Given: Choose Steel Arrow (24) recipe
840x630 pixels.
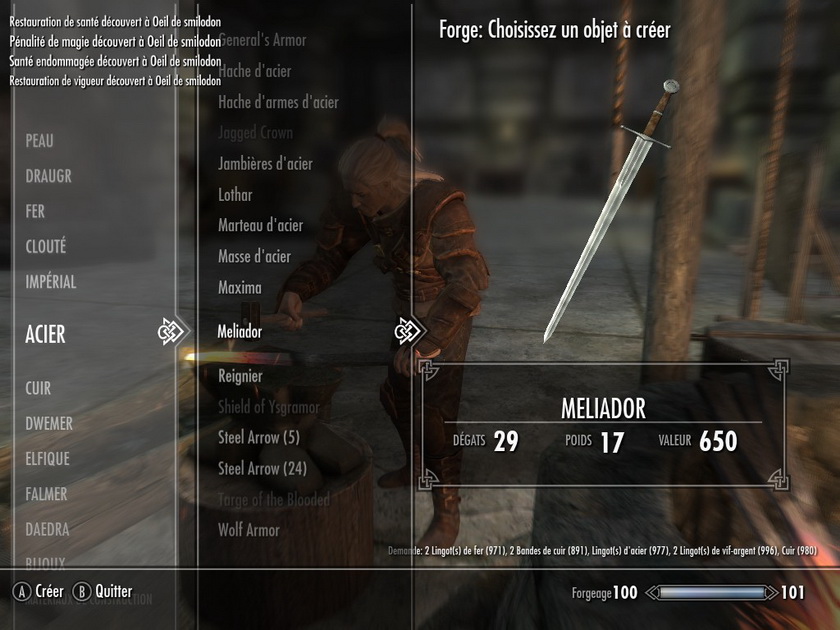Looking at the screenshot, I should (262, 468).
